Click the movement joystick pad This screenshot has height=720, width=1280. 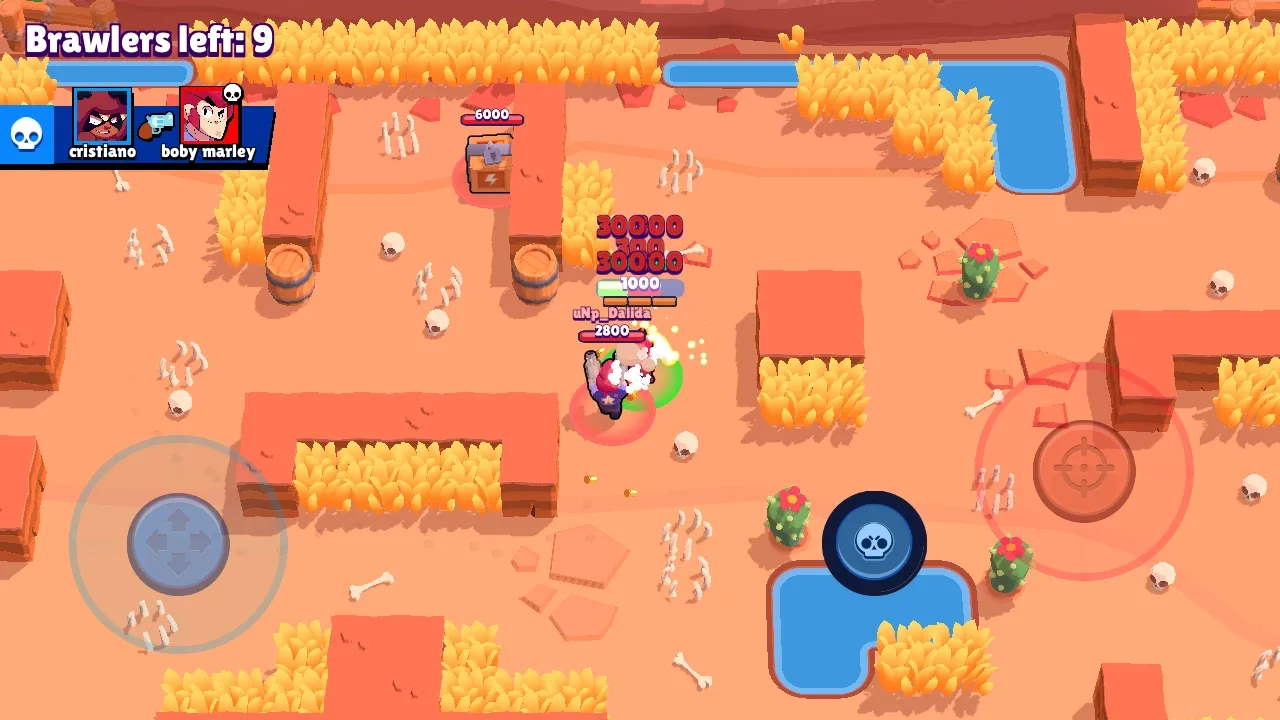(x=178, y=543)
